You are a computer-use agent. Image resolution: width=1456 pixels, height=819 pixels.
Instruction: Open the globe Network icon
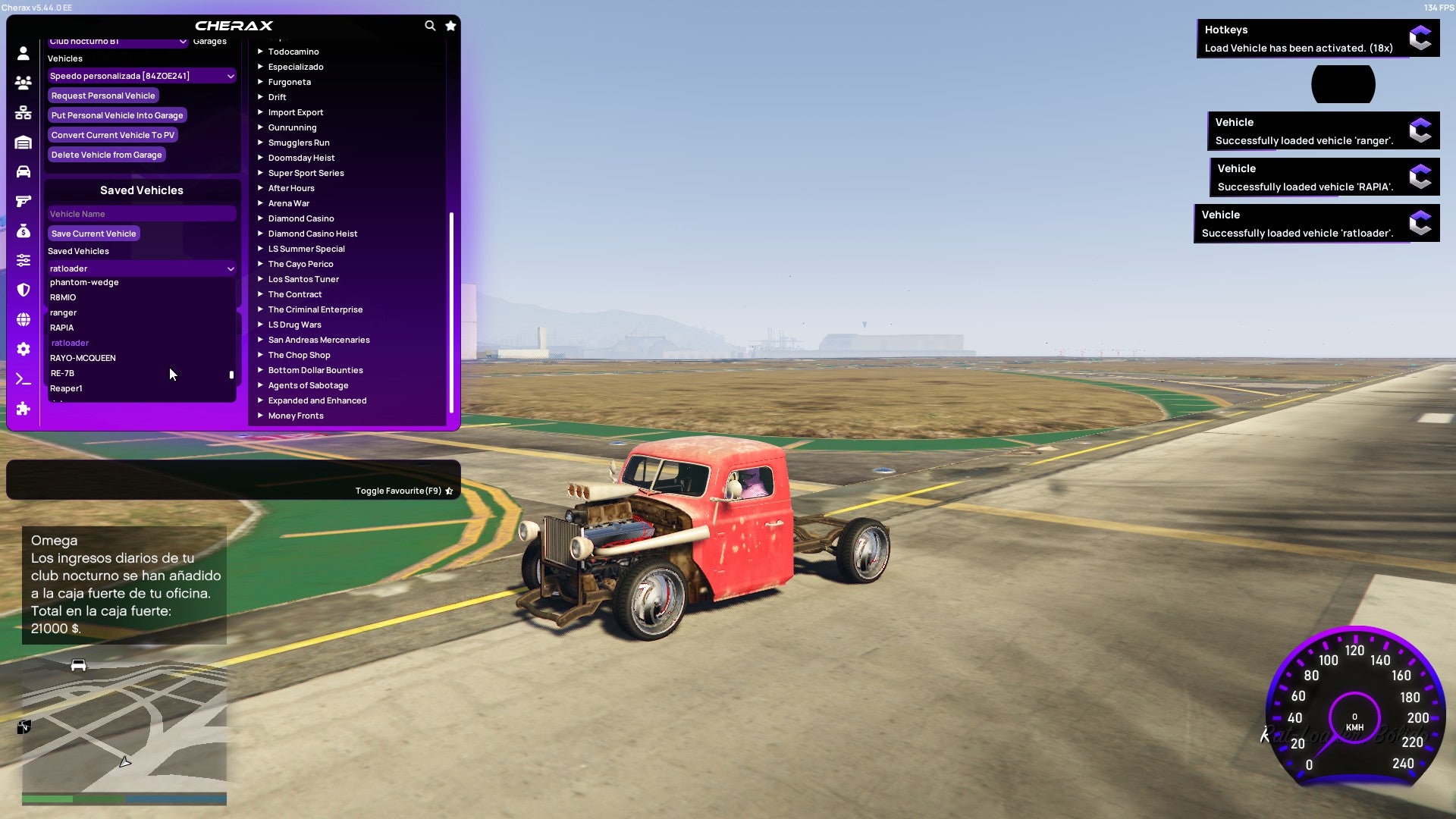pyautogui.click(x=23, y=318)
